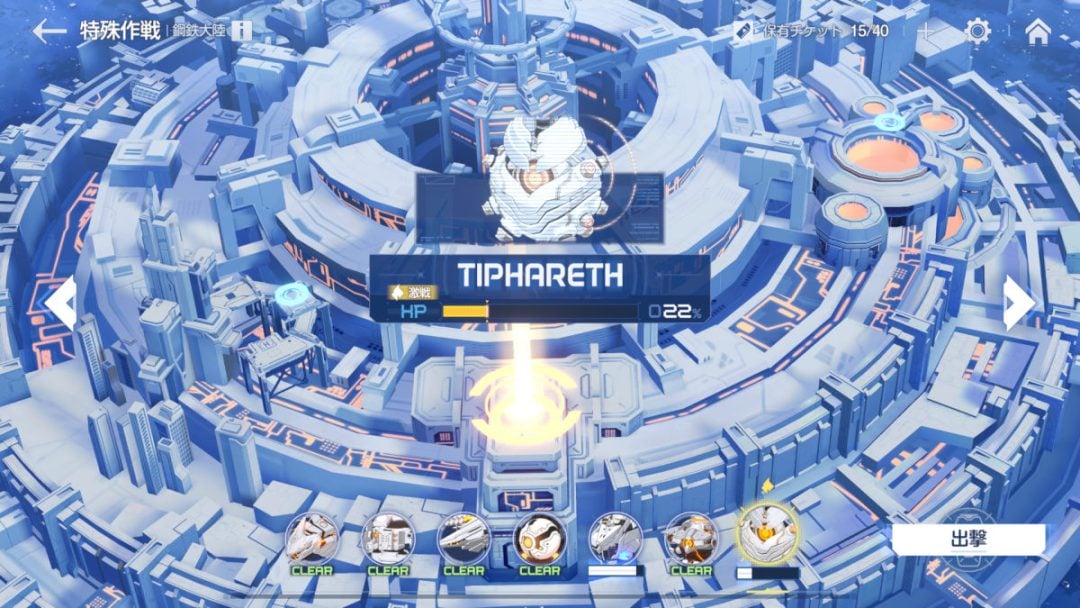Select the gold-highlighted boss icon

767,535
